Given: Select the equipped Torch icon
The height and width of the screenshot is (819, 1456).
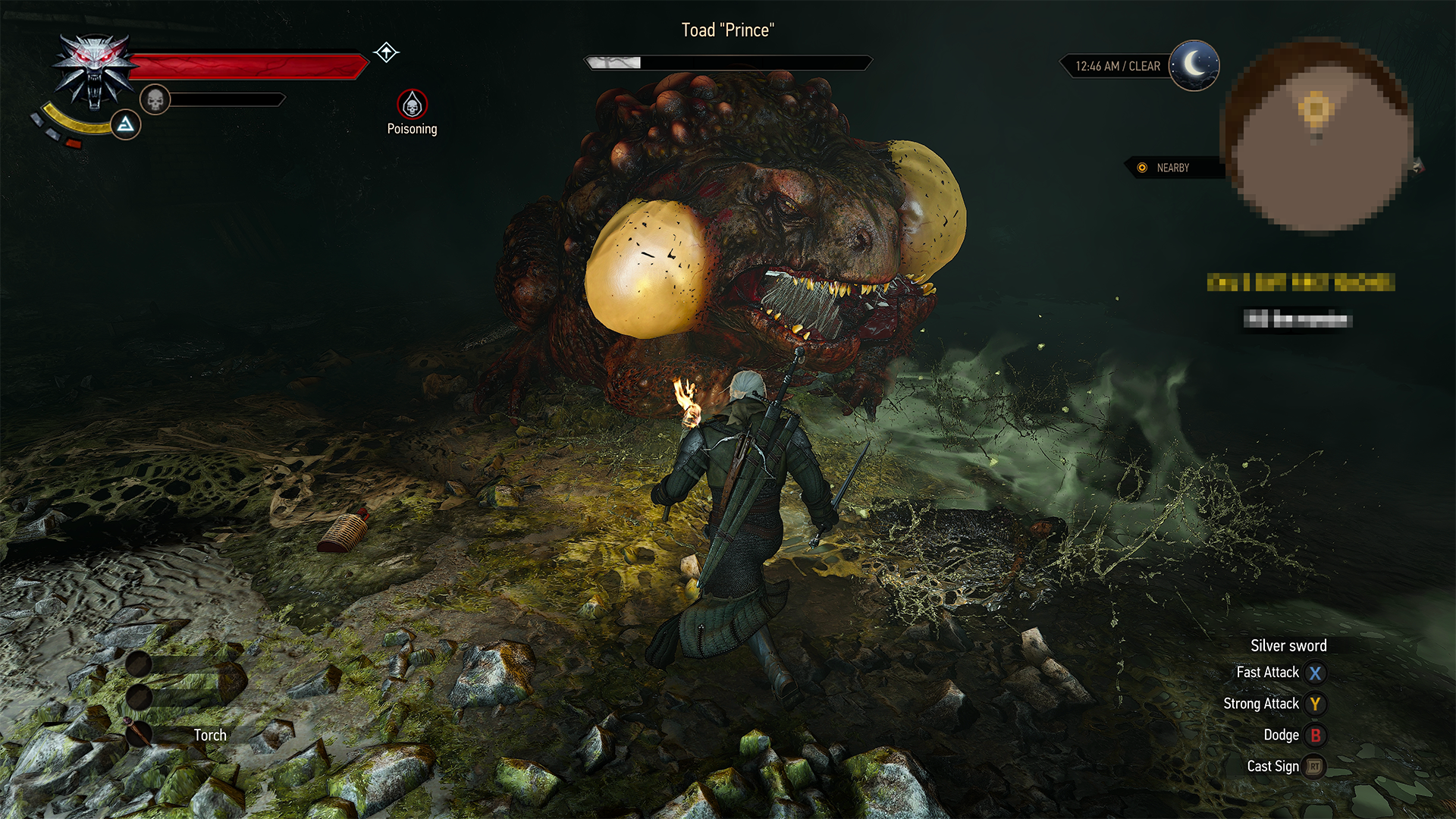Looking at the screenshot, I should pos(141,732).
